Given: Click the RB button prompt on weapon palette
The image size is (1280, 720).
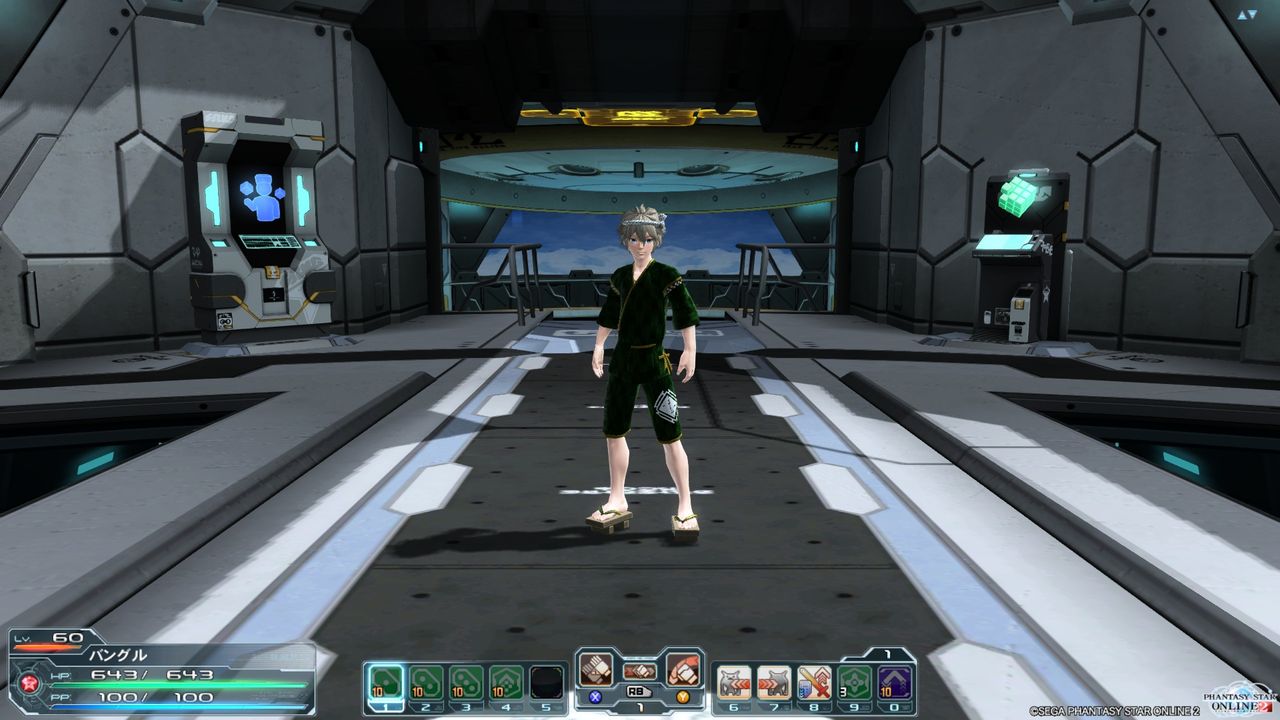Looking at the screenshot, I should click(x=639, y=691).
